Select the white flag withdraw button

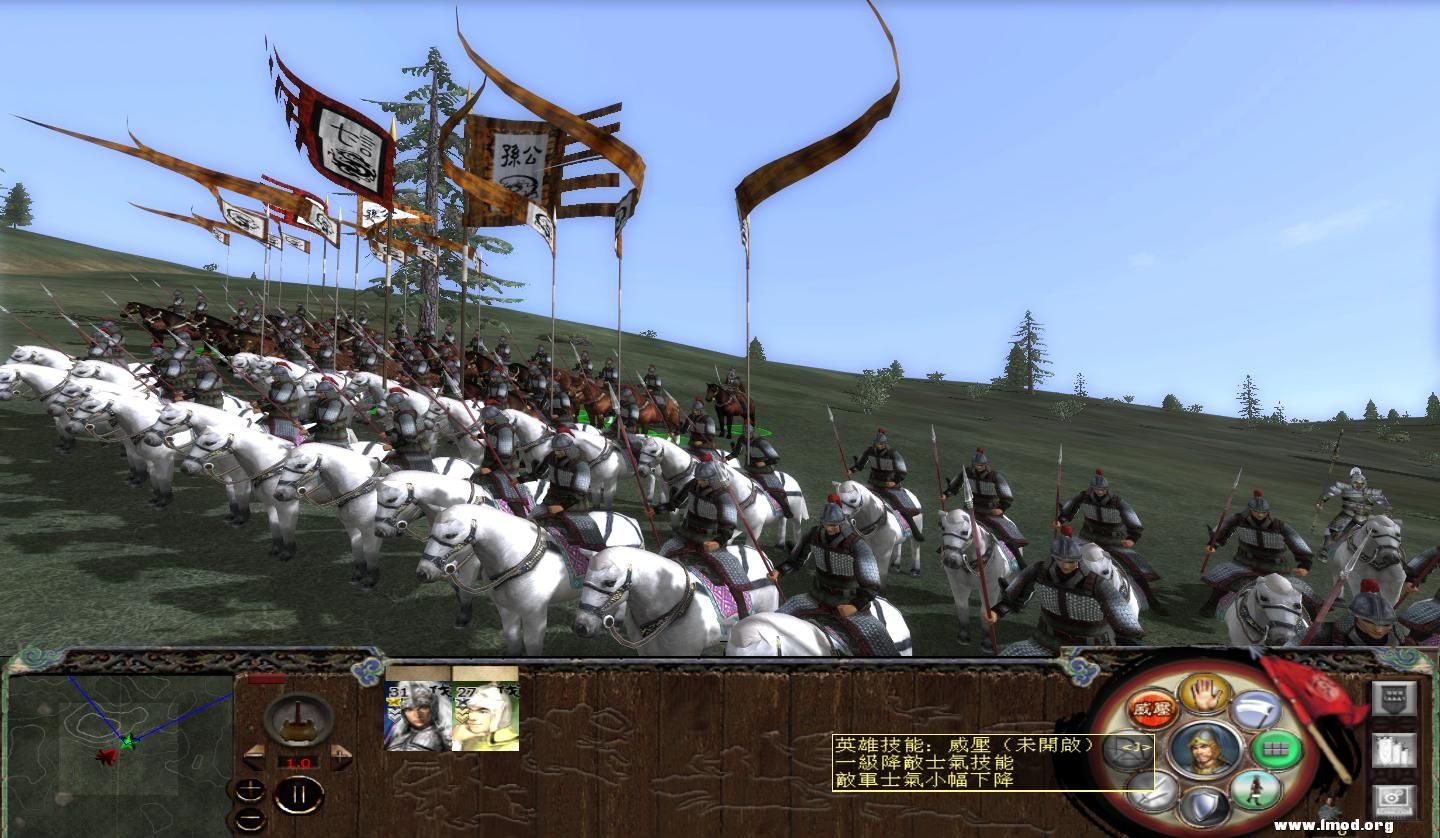point(1256,710)
